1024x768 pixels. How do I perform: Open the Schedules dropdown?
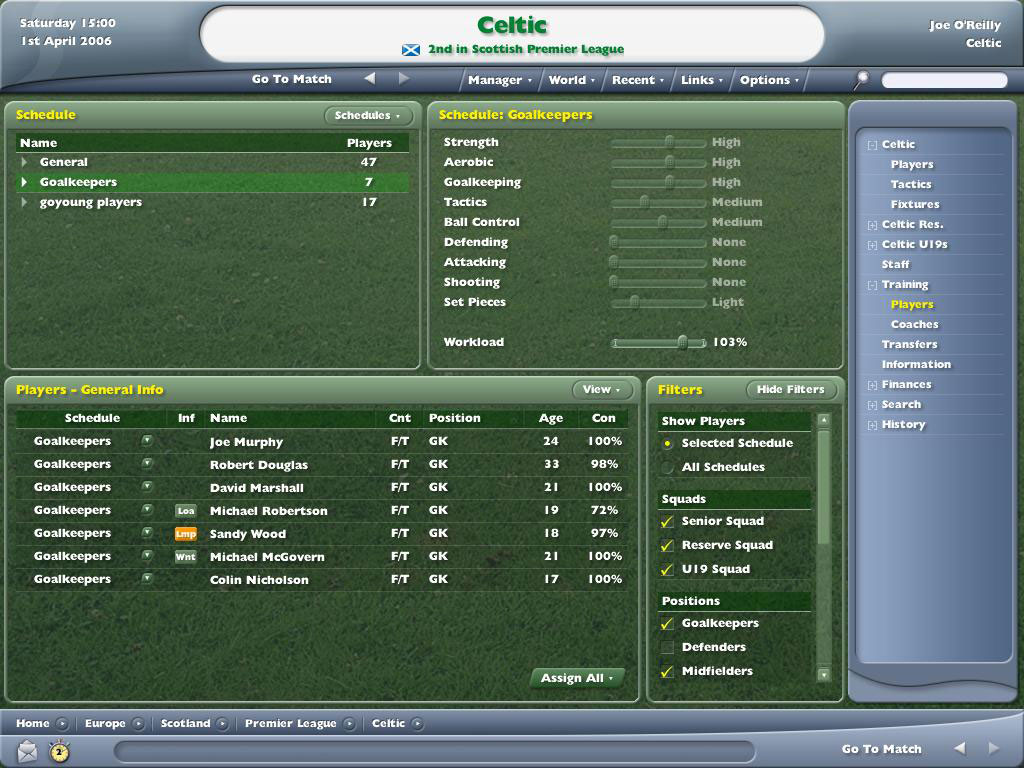[367, 116]
